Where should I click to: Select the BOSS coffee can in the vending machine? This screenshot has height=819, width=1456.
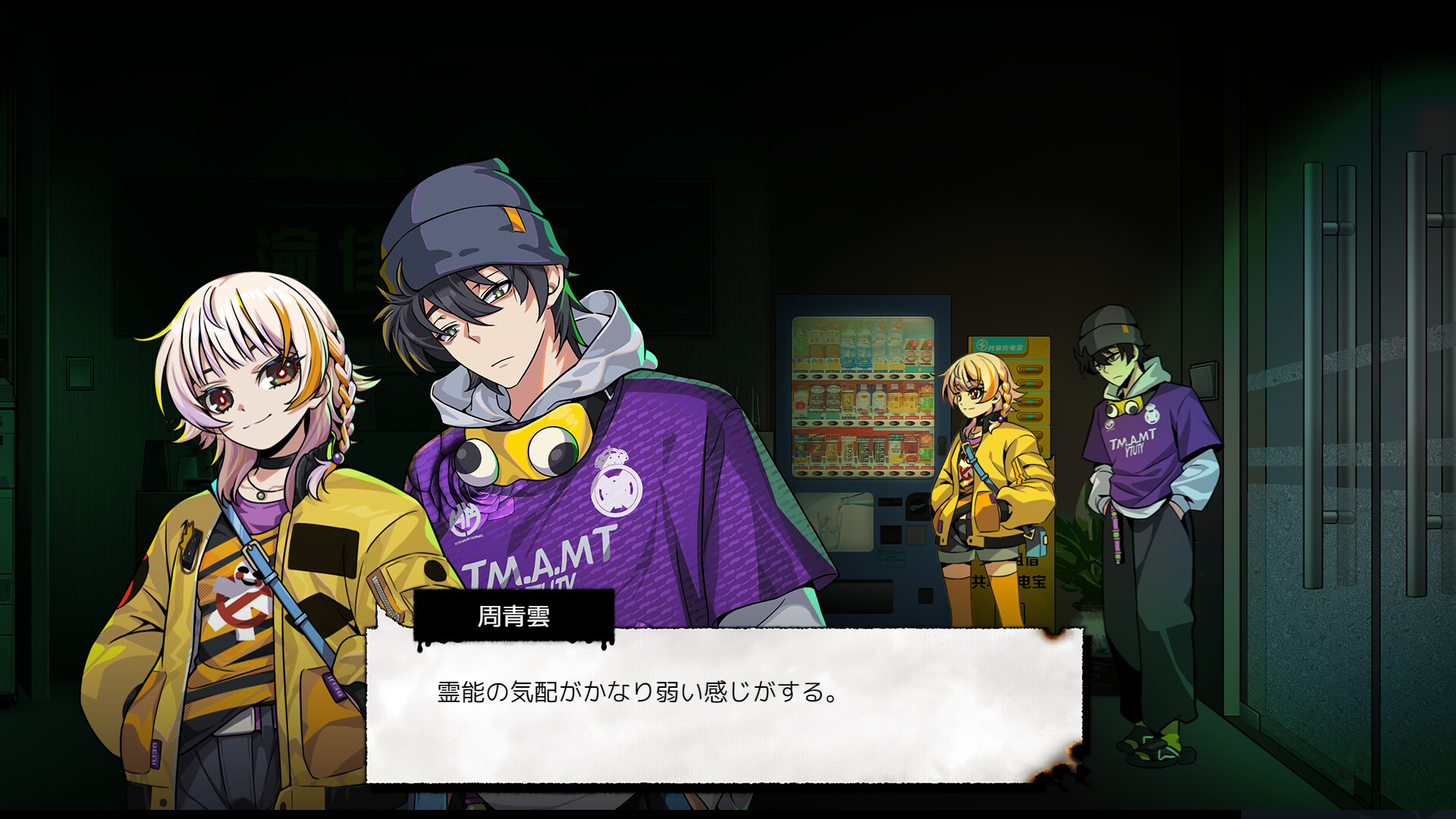(849, 453)
